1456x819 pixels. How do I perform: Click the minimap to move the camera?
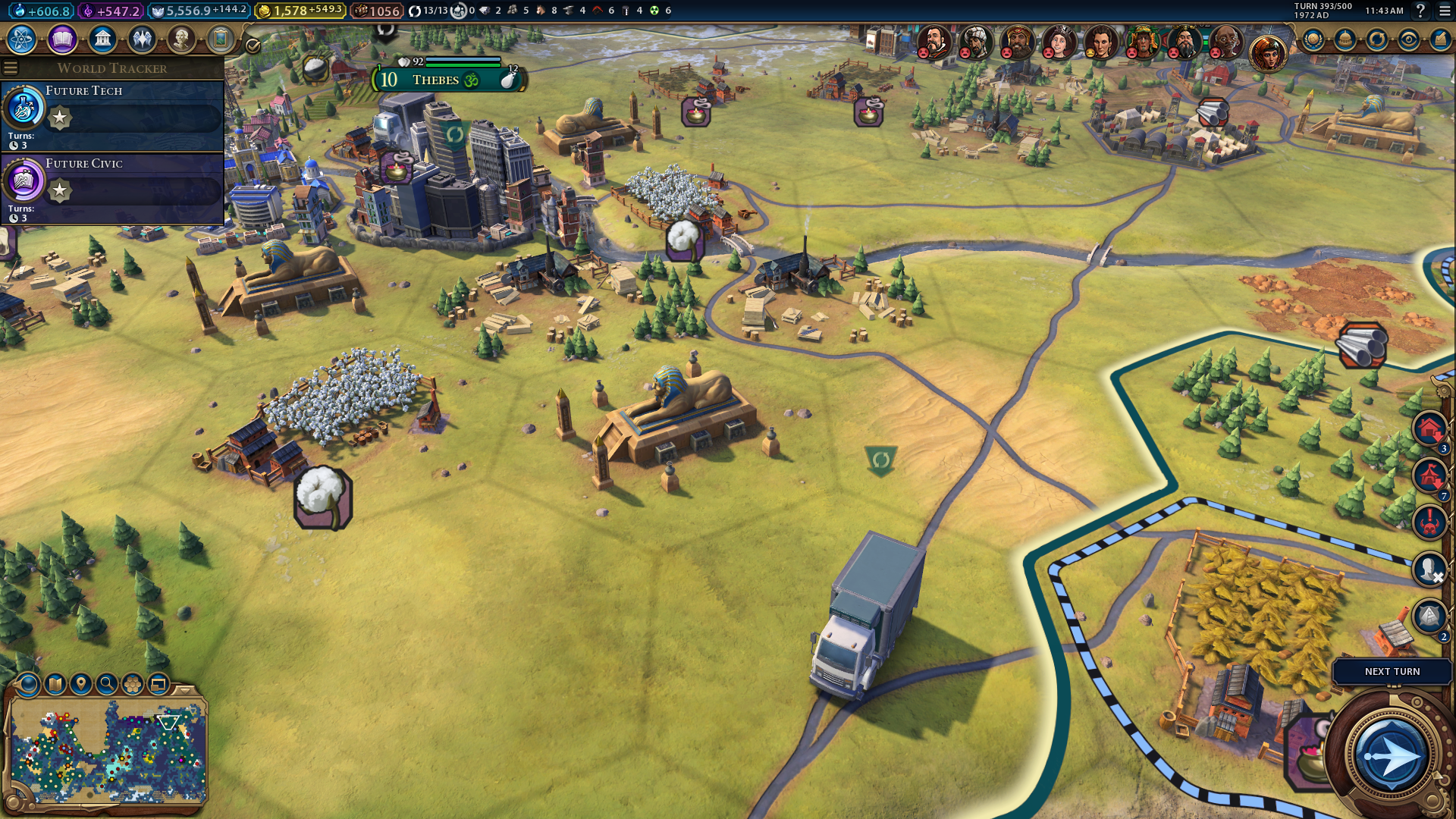[106, 751]
